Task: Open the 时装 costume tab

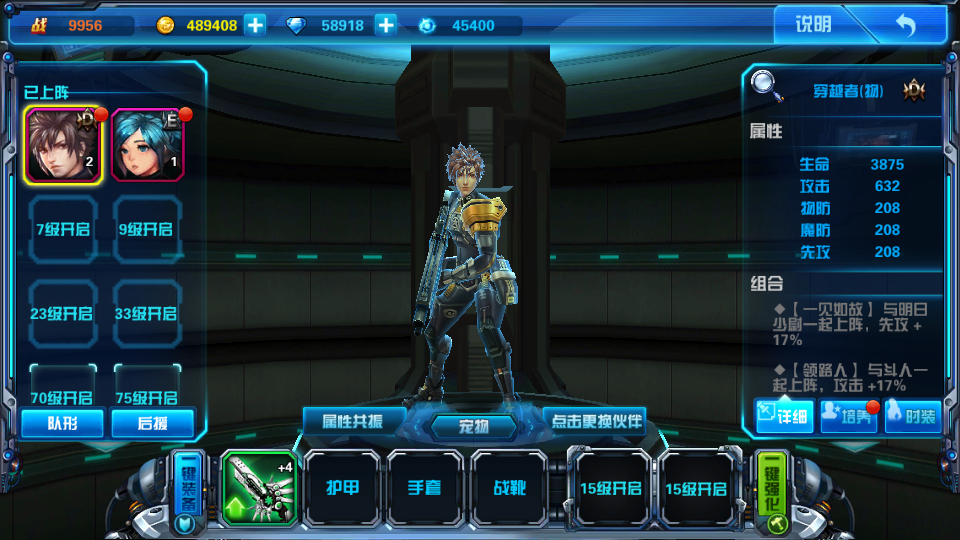Action: (x=911, y=414)
